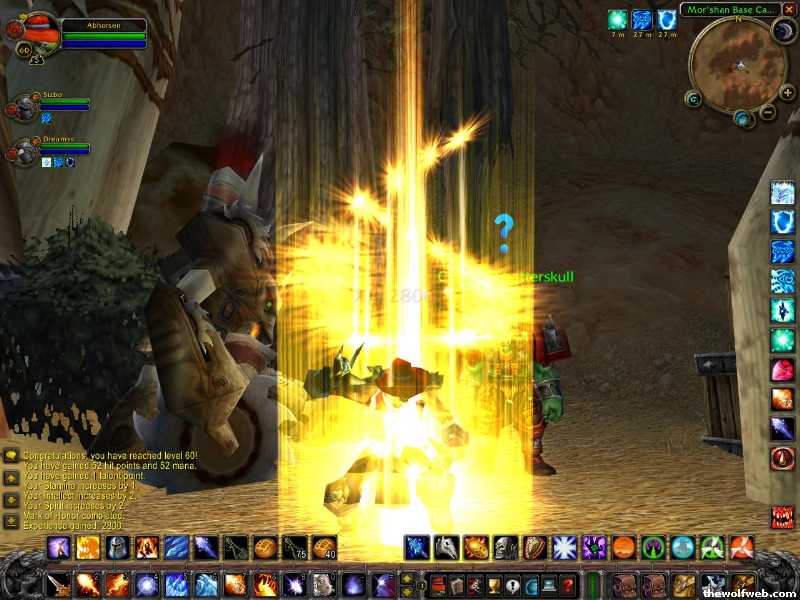
Task: Open the red question mark help button
Action: coord(567,585)
